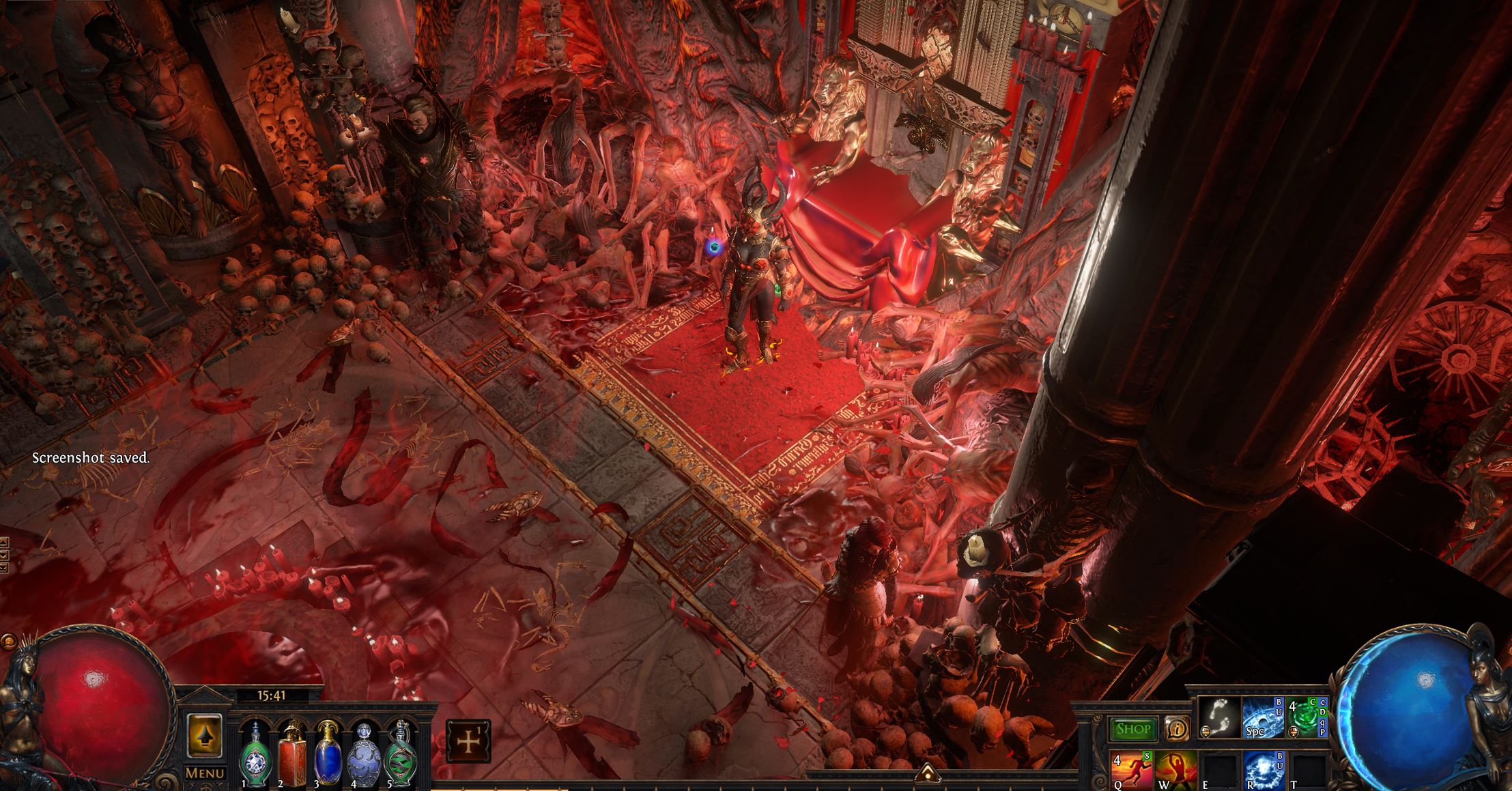Drink the red life flask in slot 2
Screen dimensions: 1512x791
pyautogui.click(x=291, y=753)
